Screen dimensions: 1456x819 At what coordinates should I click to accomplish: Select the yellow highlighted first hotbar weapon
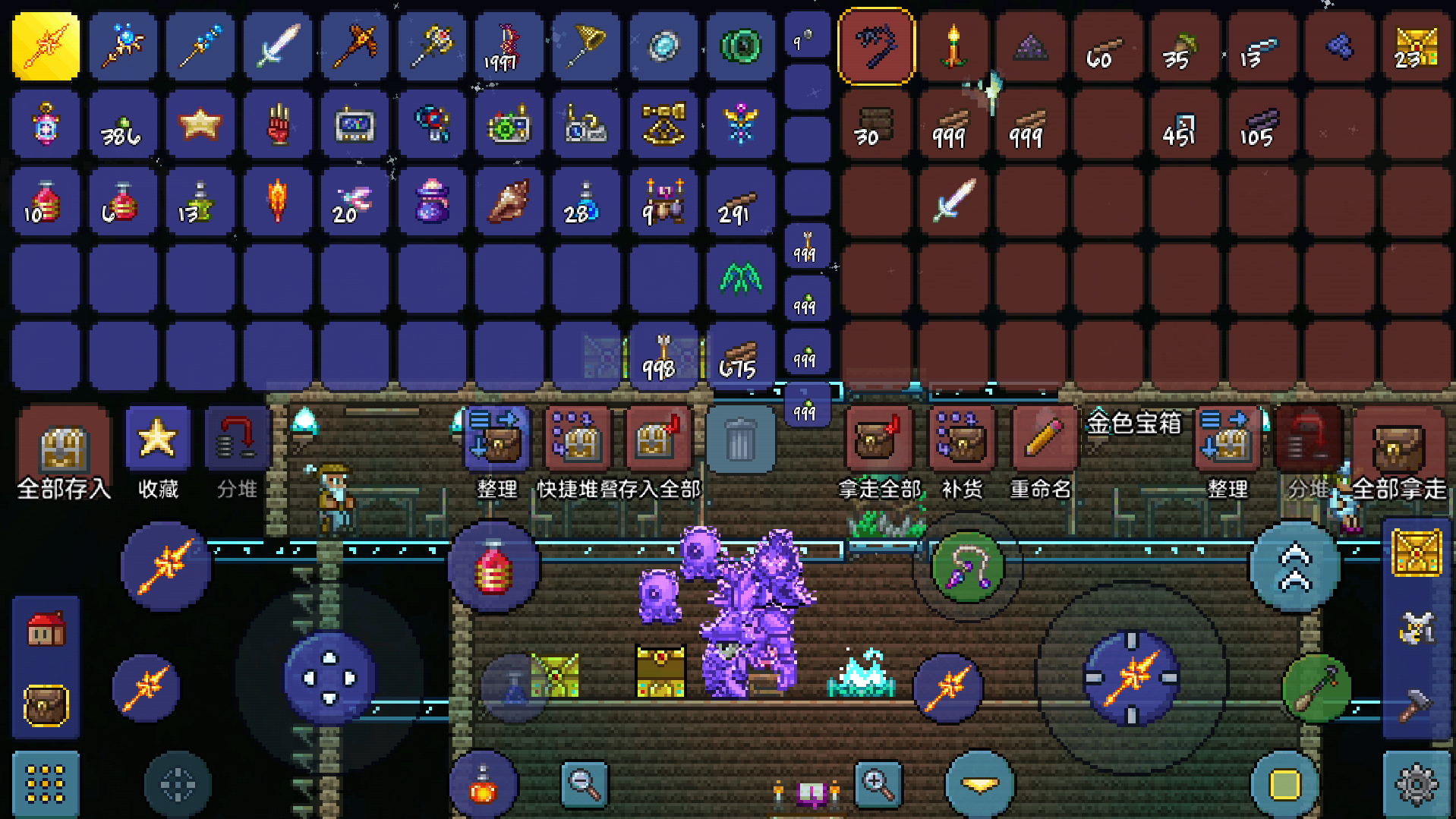pyautogui.click(x=46, y=46)
